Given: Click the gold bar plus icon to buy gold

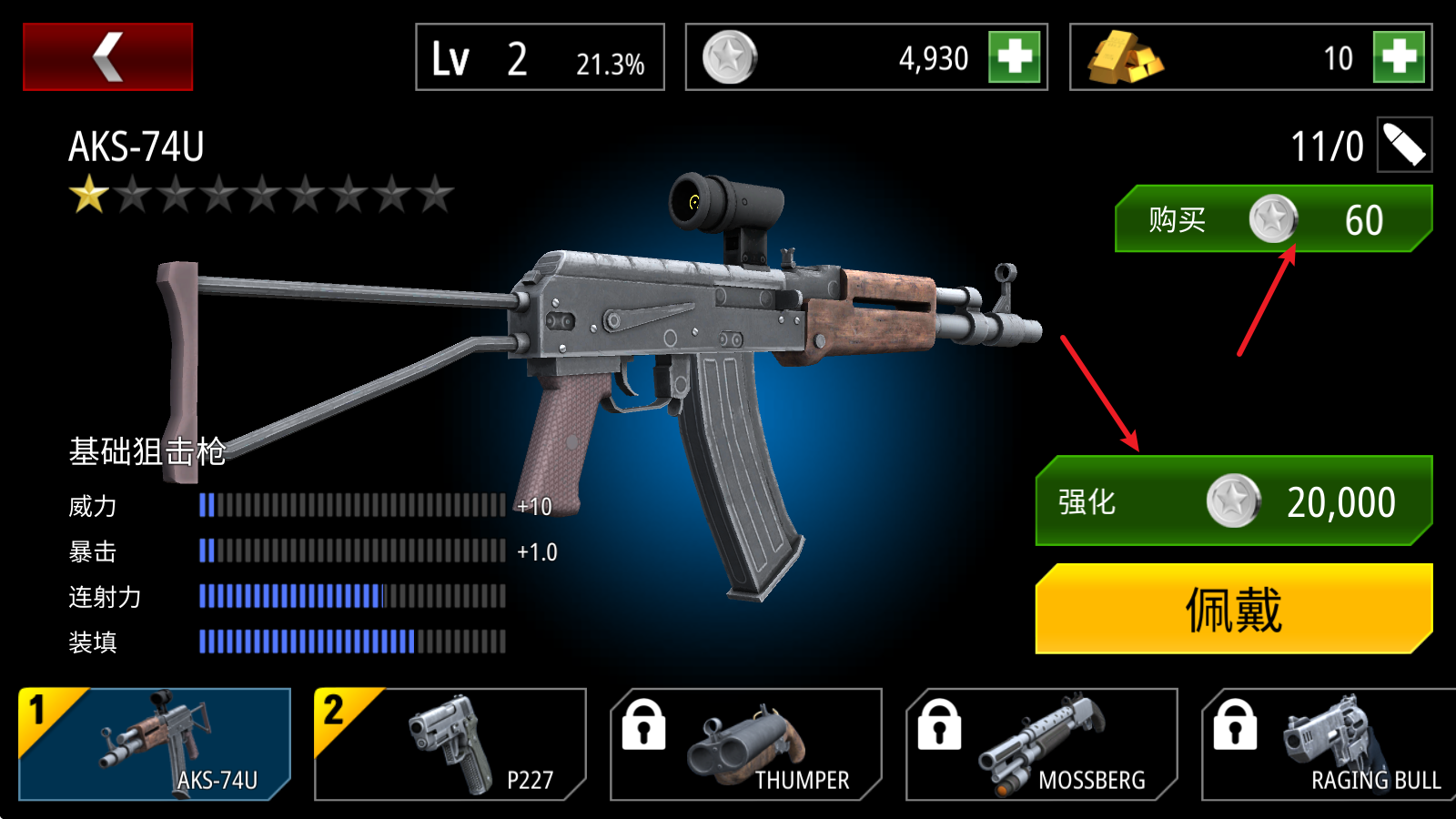Looking at the screenshot, I should [1400, 56].
